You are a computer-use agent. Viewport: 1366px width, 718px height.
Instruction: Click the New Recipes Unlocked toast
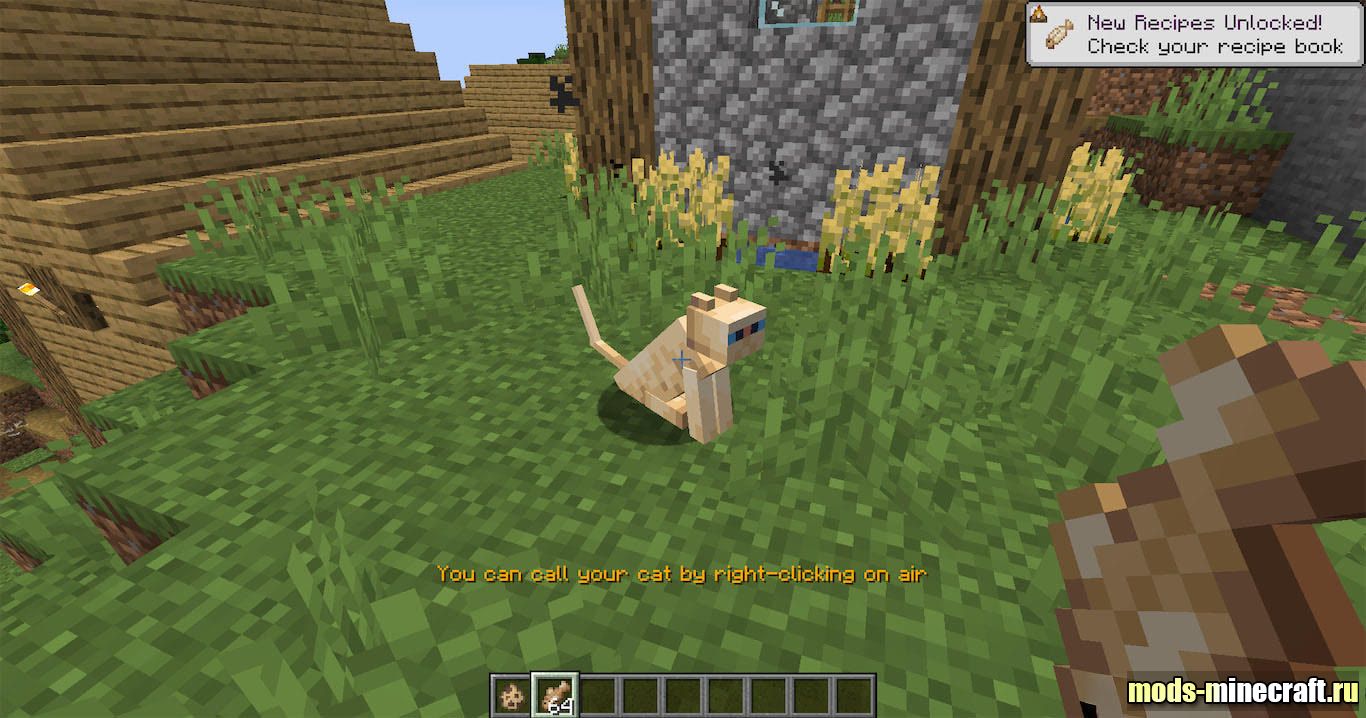click(1195, 35)
